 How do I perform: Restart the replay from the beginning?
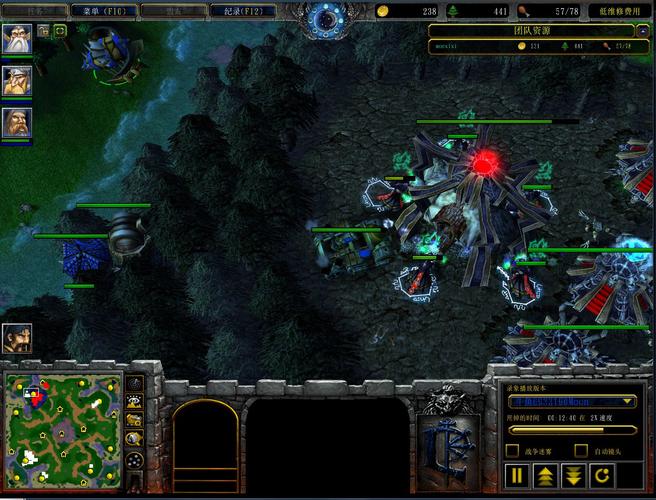click(603, 475)
